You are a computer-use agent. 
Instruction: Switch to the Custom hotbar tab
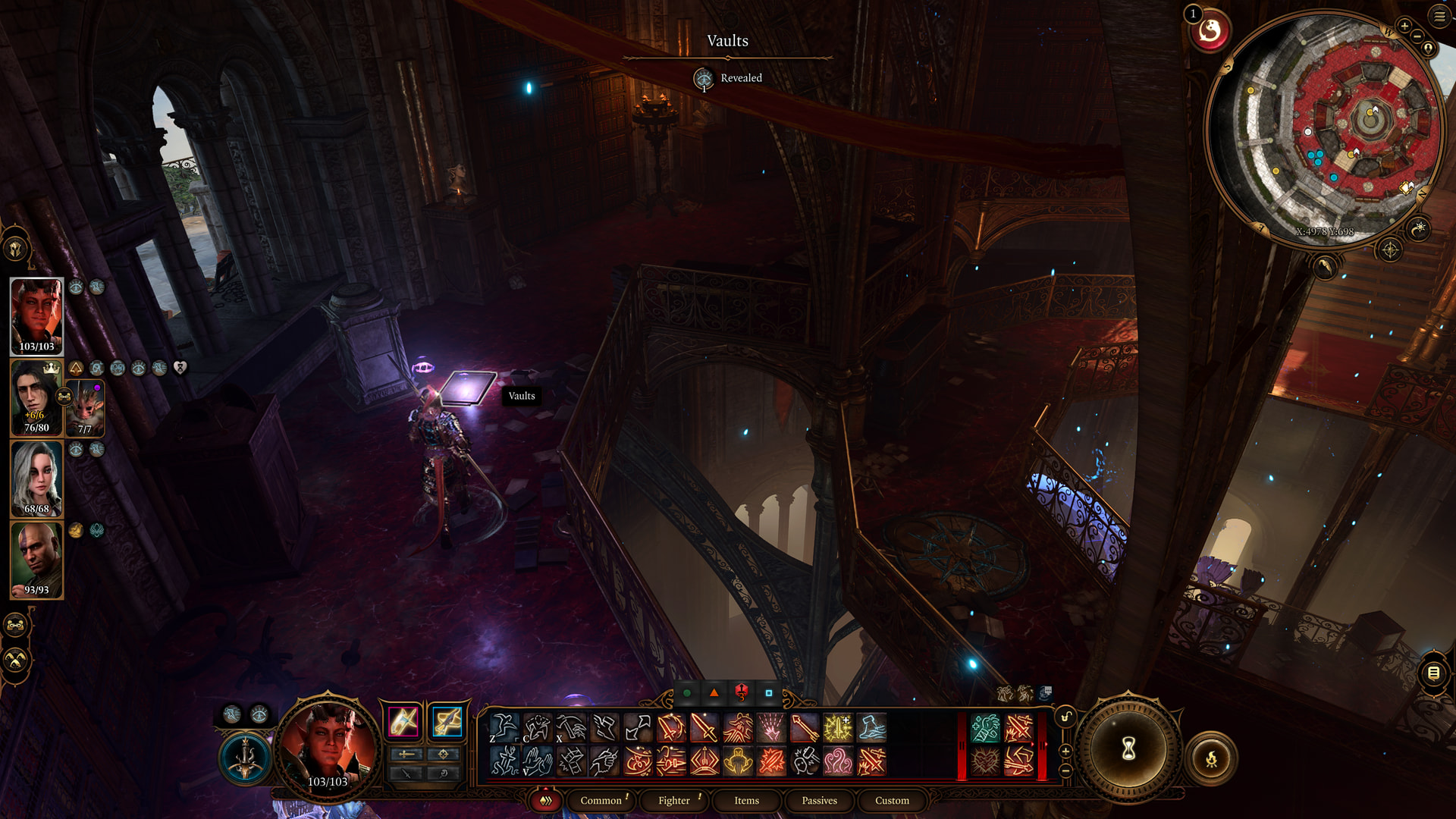pos(892,800)
